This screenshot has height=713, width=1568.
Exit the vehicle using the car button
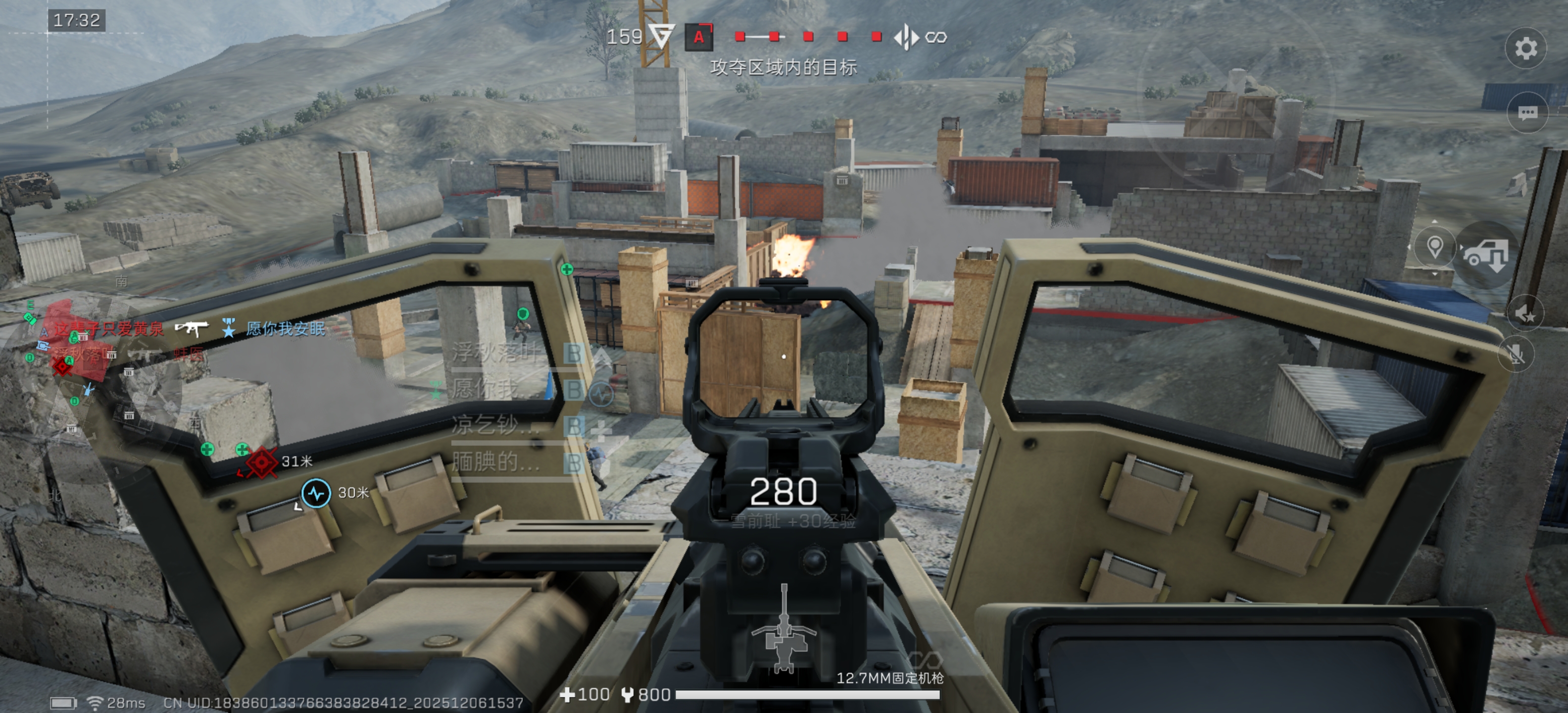tap(1487, 255)
